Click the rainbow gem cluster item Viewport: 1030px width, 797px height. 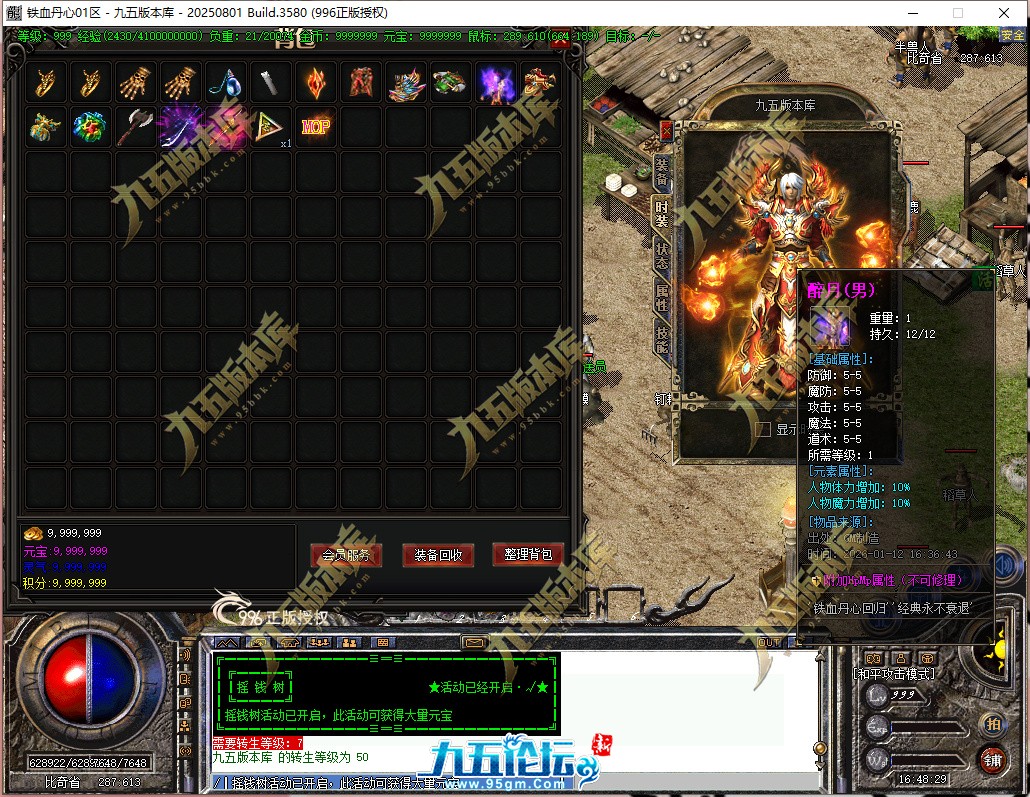92,127
